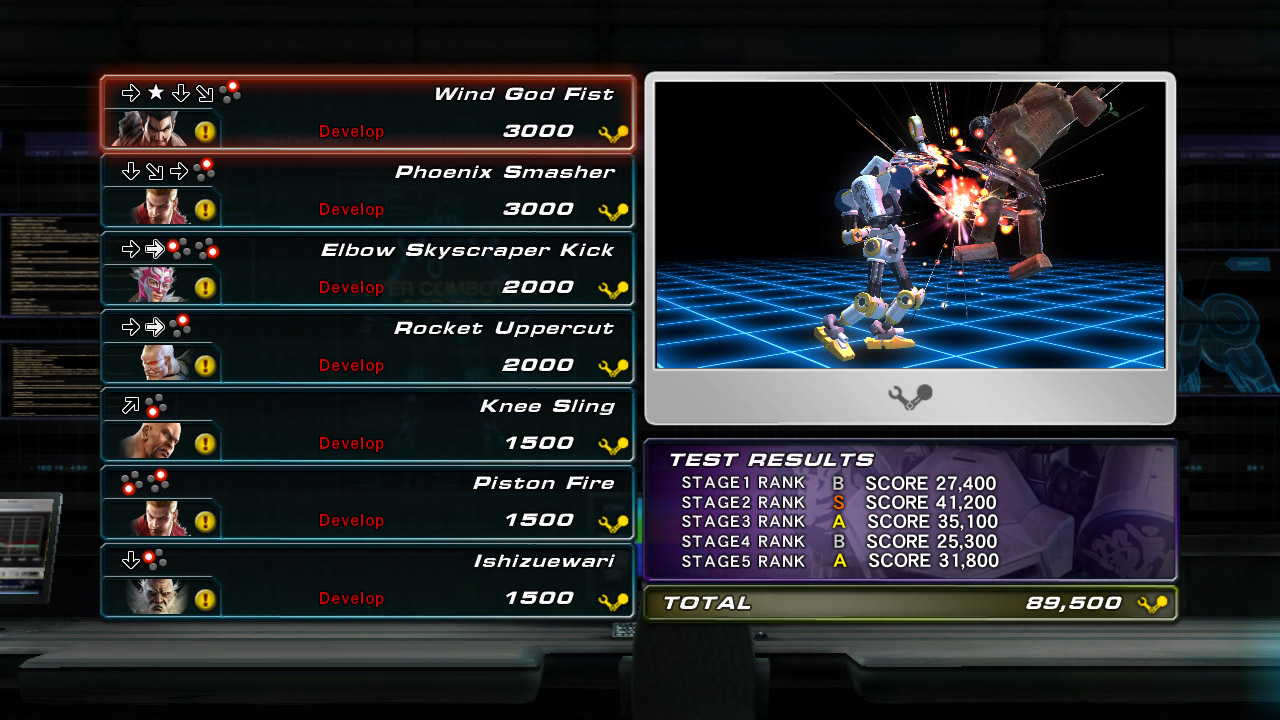
Task: Highlight the Knee Sling move
Action: pos(546,406)
